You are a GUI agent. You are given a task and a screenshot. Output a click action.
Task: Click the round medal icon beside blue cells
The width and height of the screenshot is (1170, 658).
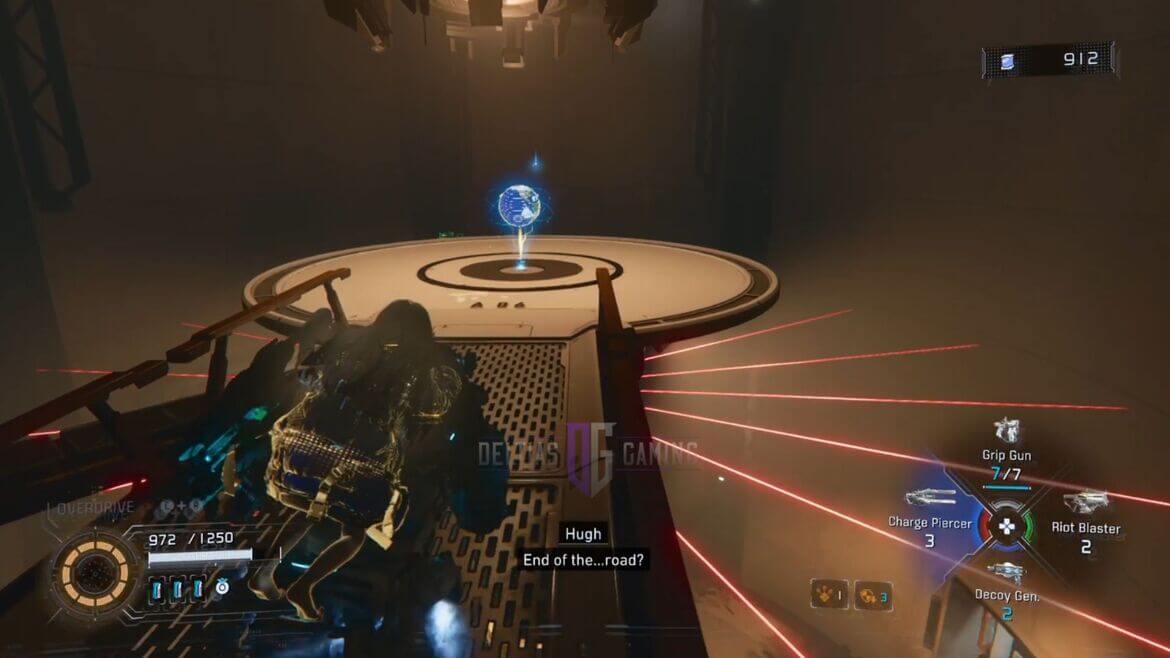(x=222, y=588)
